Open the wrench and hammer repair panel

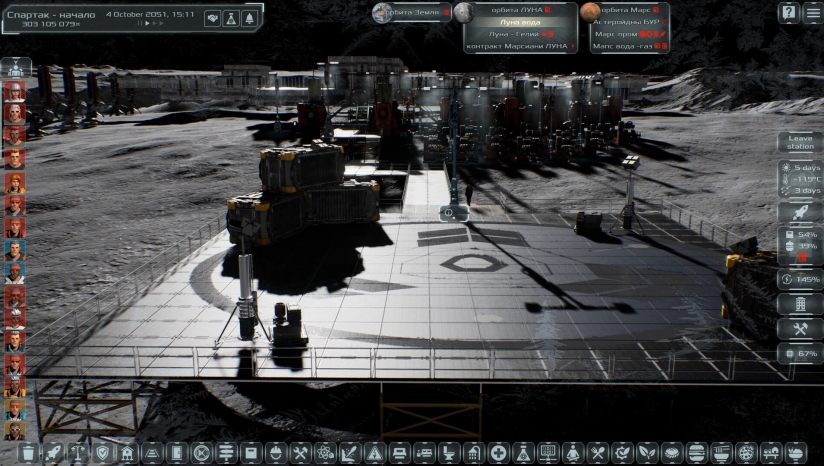[x=800, y=329]
